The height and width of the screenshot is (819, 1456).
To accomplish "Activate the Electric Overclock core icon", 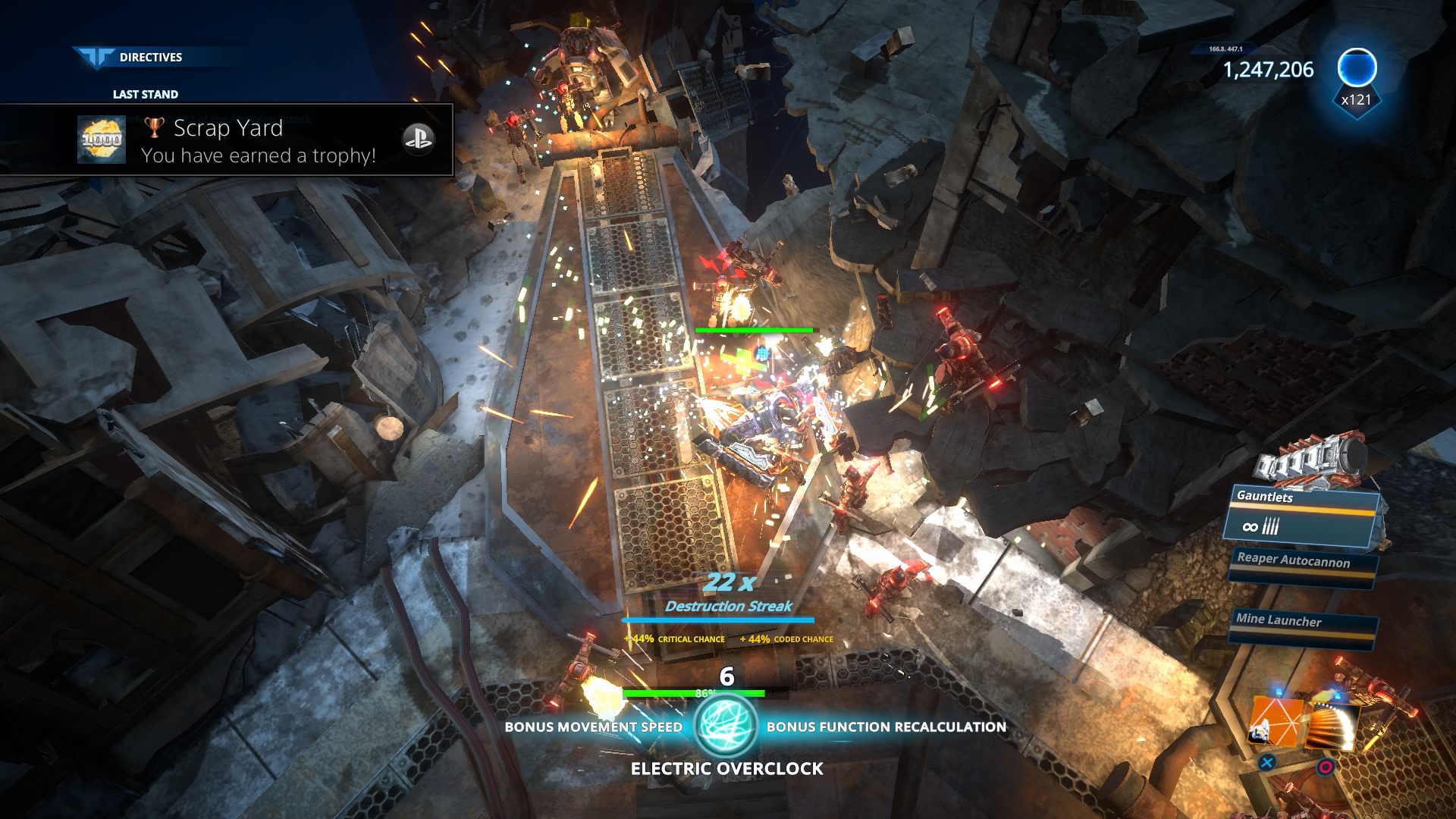I will click(x=726, y=726).
